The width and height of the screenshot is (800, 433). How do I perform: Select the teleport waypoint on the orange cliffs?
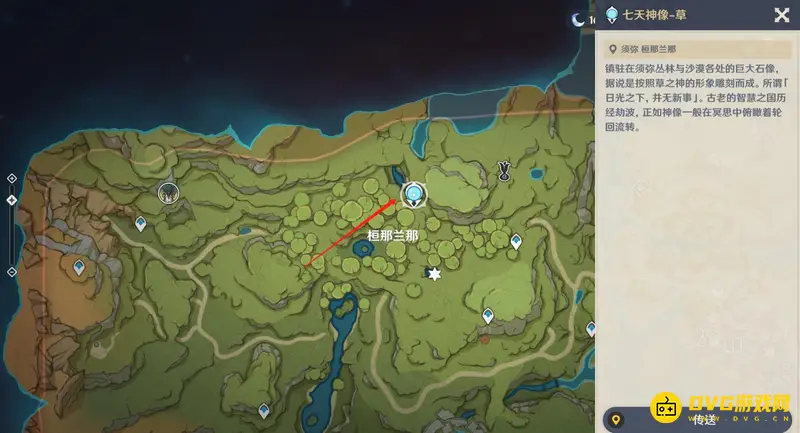click(79, 267)
